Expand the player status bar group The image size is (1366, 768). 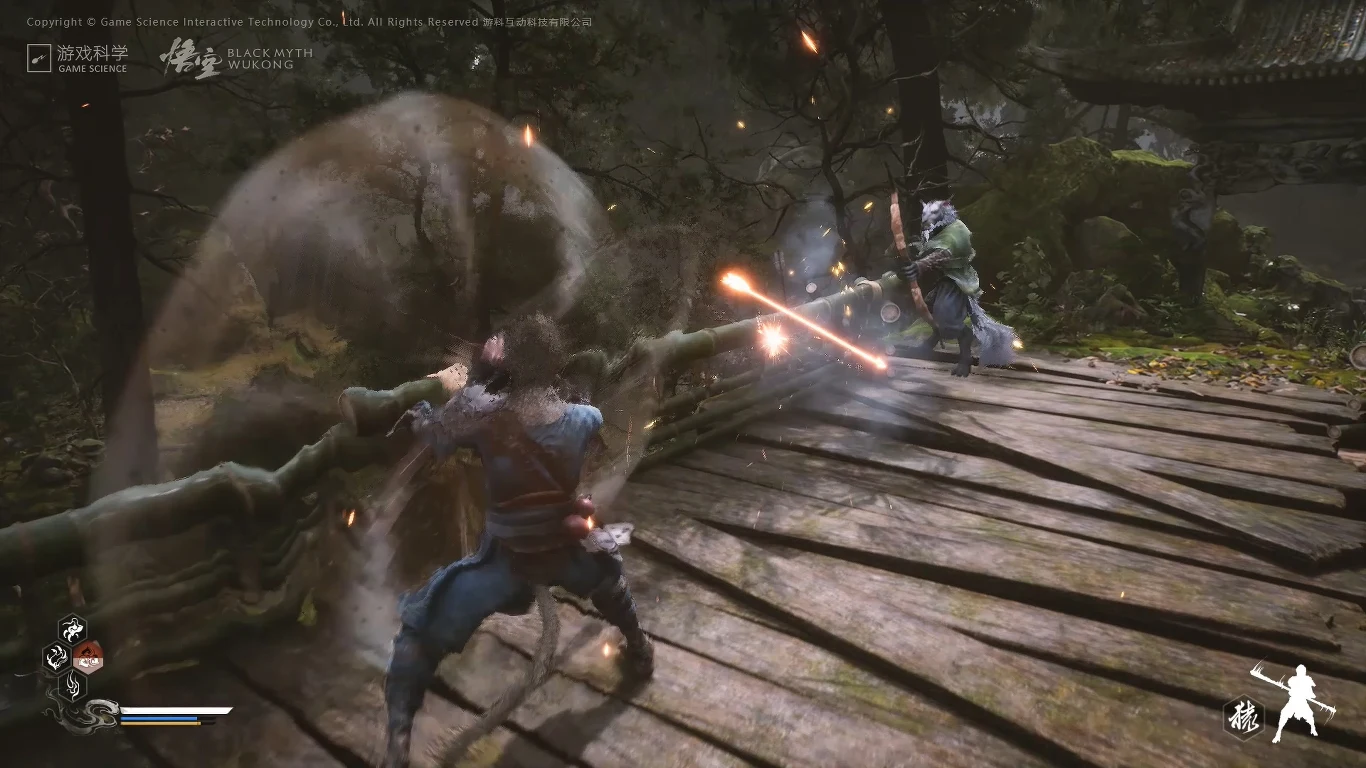170,715
